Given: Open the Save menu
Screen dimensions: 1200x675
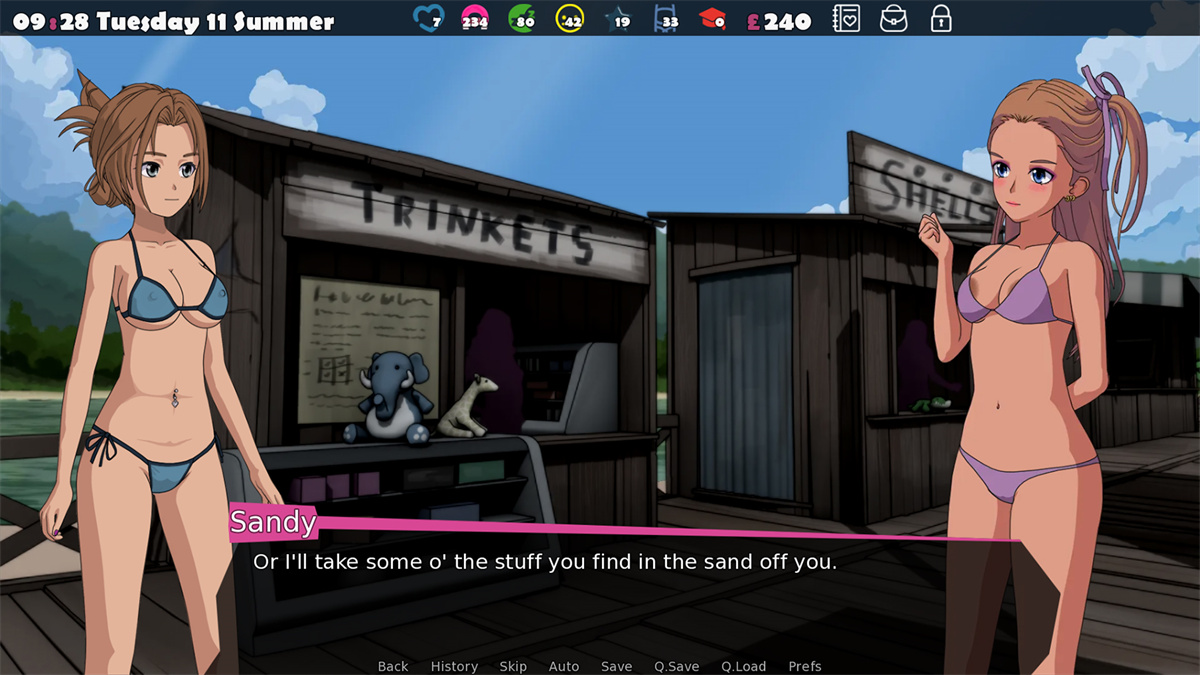Looking at the screenshot, I should (x=616, y=666).
